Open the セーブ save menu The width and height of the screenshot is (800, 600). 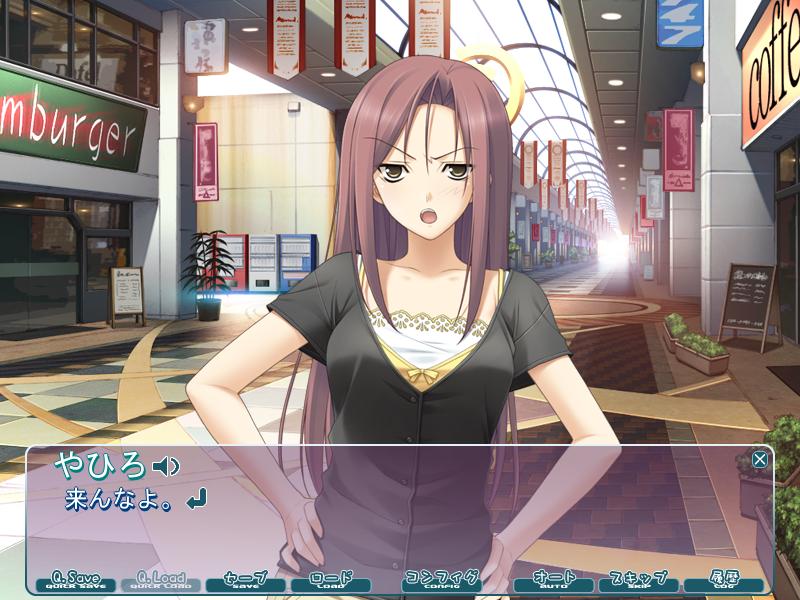pyautogui.click(x=245, y=580)
